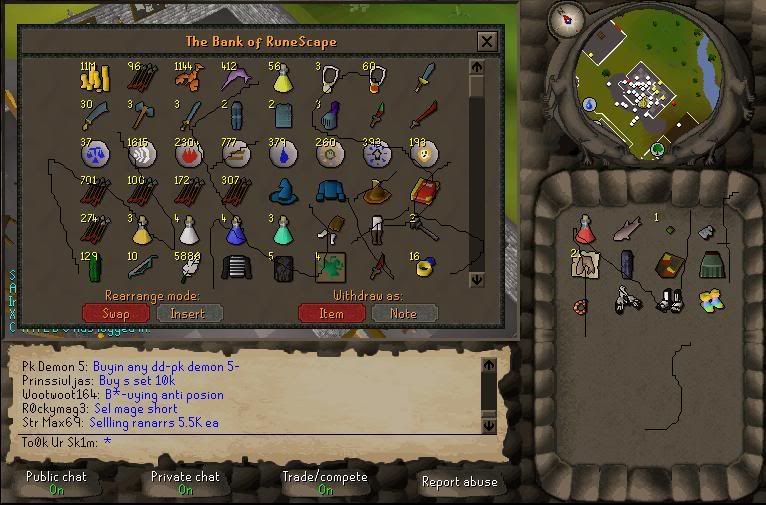Select Swap rearrange mode
This screenshot has height=505, width=766.
click(116, 313)
